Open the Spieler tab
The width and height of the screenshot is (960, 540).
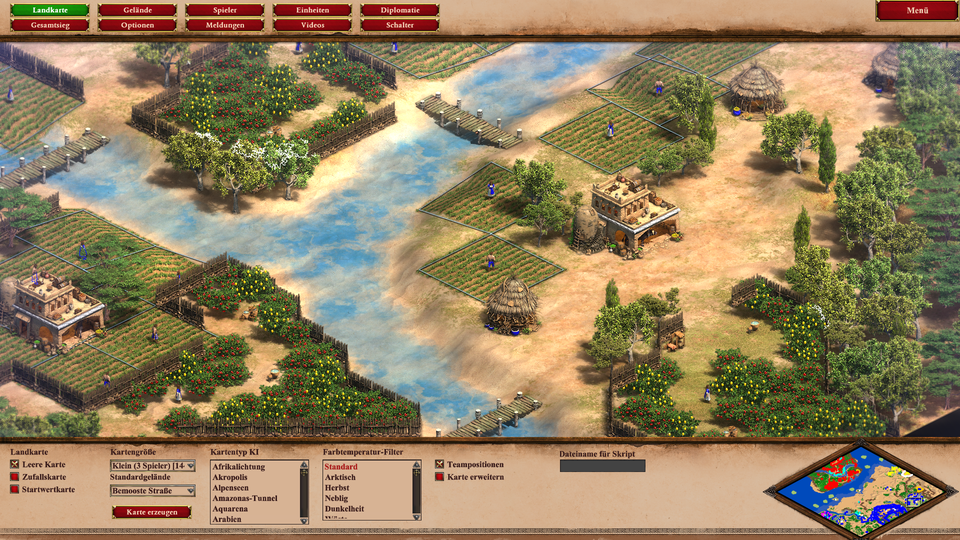coord(225,10)
